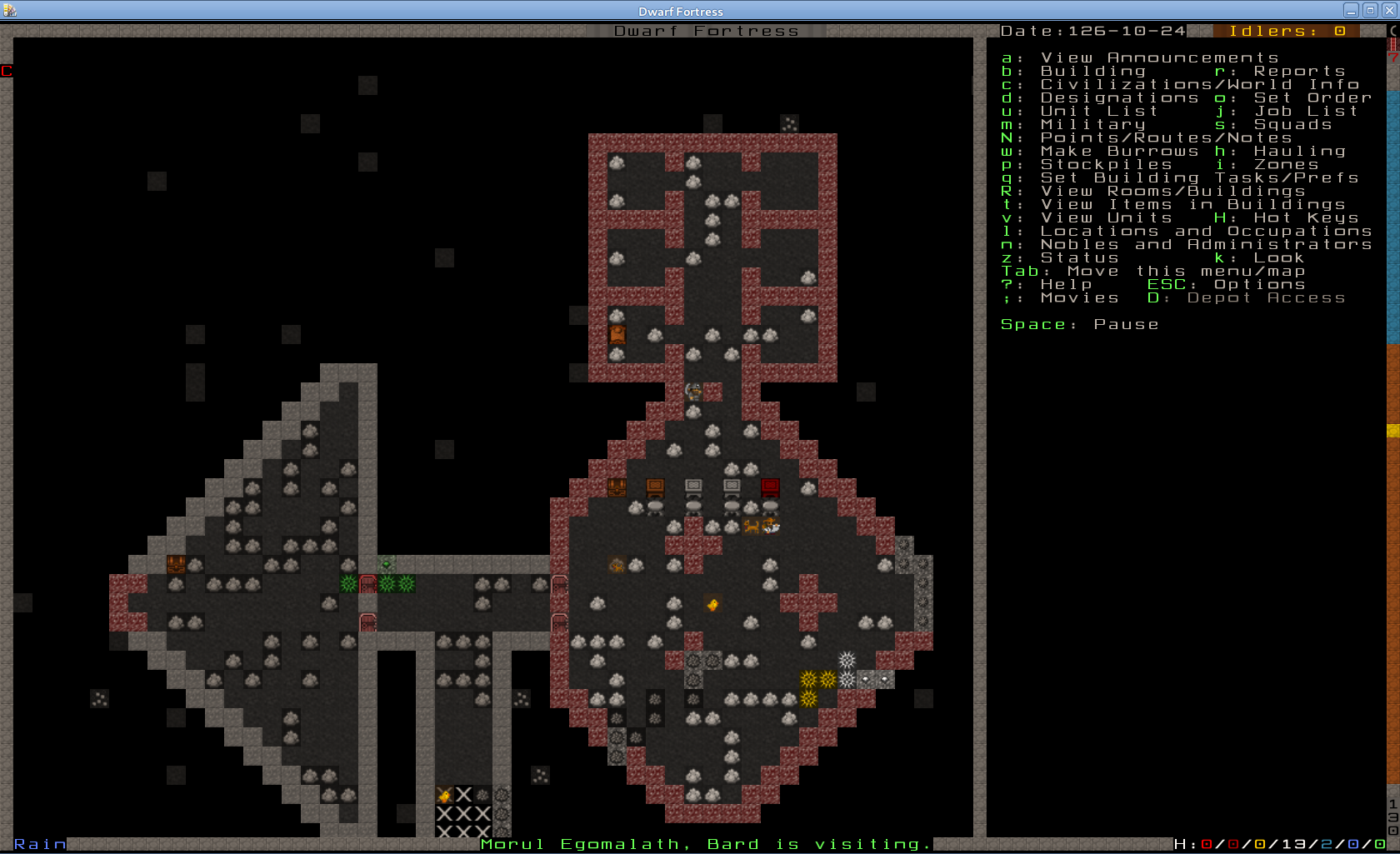
Task: Select the Hauling menu entry
Action: click(x=1298, y=151)
